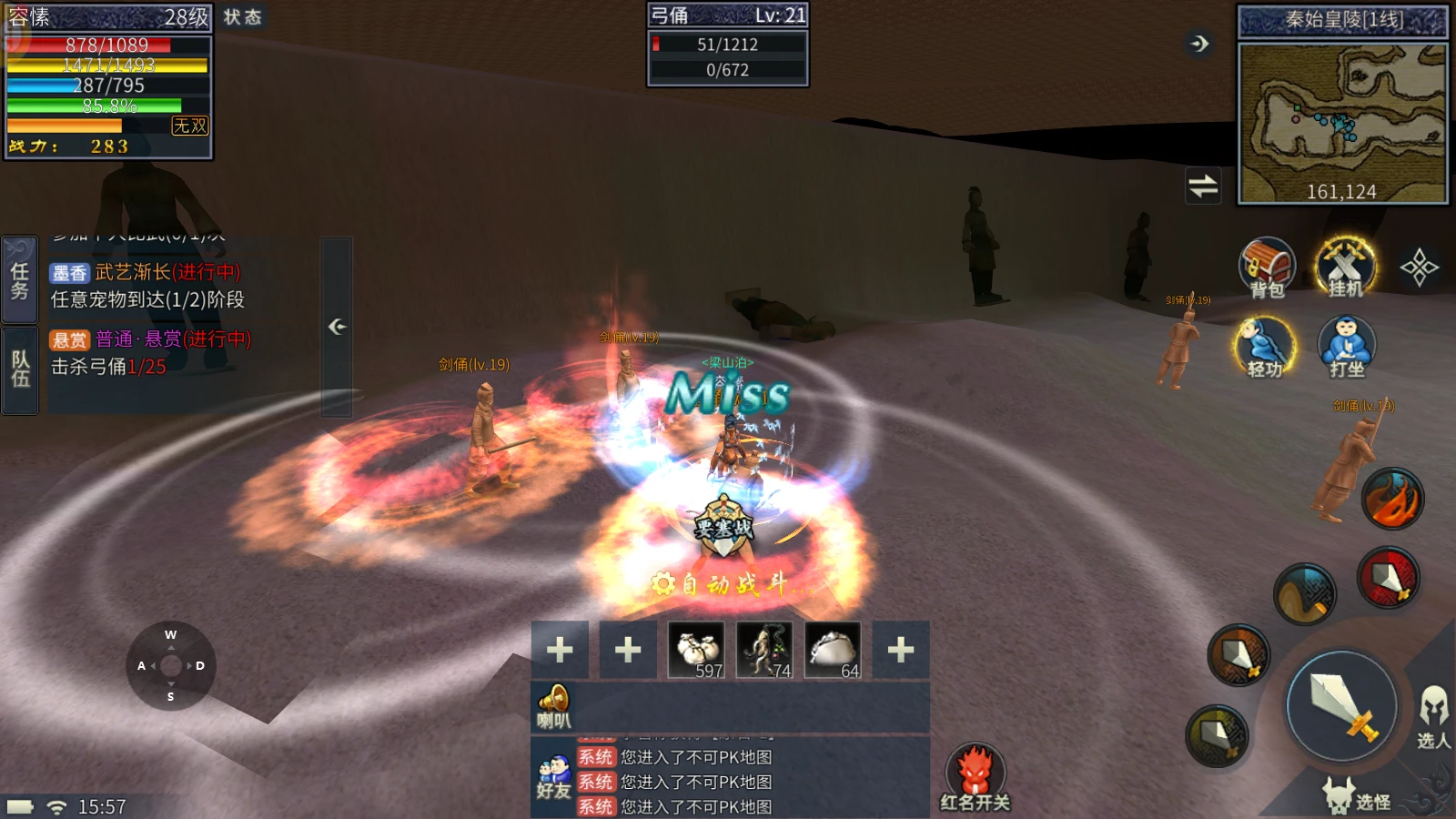Screen dimensions: 1456x819
Task: Switch to the 队伍 team tab
Action: (x=20, y=369)
